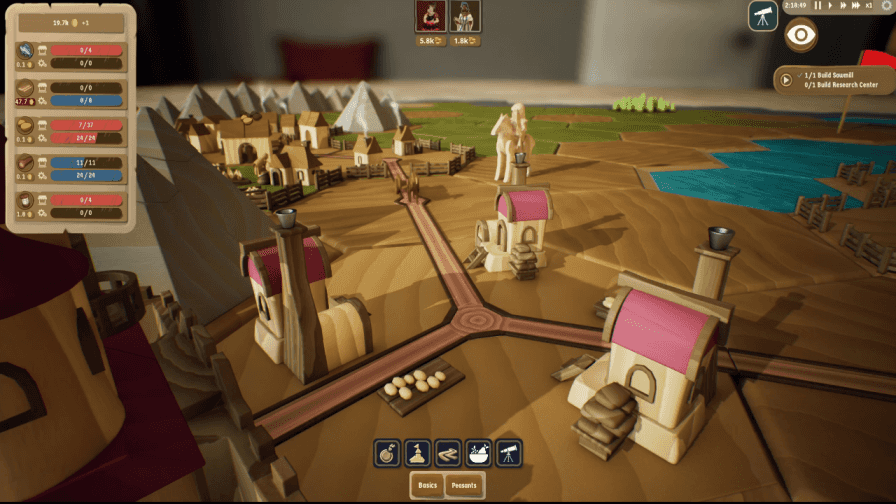Switch to the Peasants tab

tap(463, 486)
